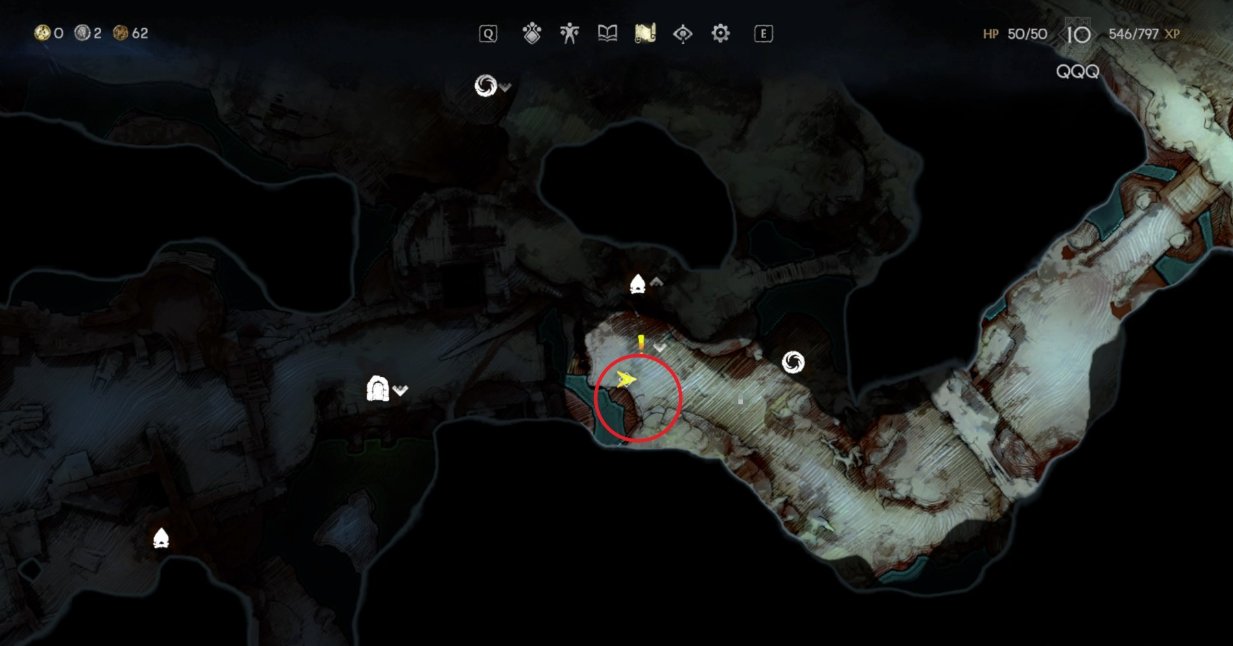1233x646 pixels.
Task: Select the arched doorway map marker
Action: pyautogui.click(x=377, y=387)
